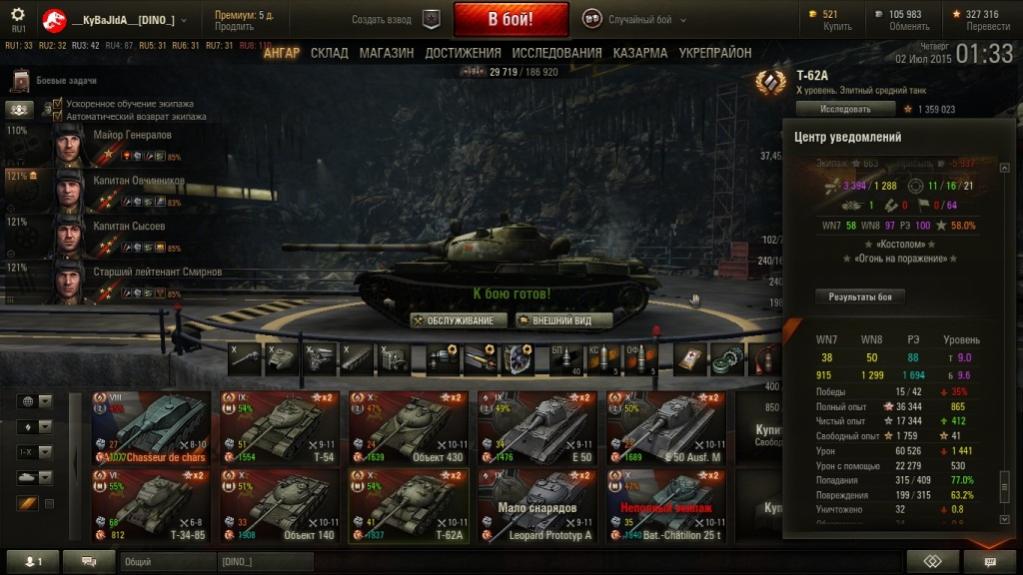Open the ОБСЛУЖИВАНИЕ service button
Image resolution: width=1023 pixels, height=575 pixels.
tap(454, 320)
